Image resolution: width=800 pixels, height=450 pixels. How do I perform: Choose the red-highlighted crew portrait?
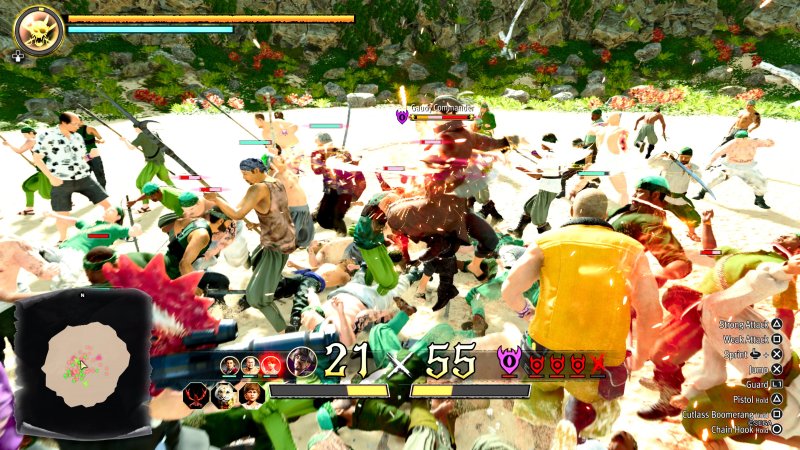(x=270, y=365)
